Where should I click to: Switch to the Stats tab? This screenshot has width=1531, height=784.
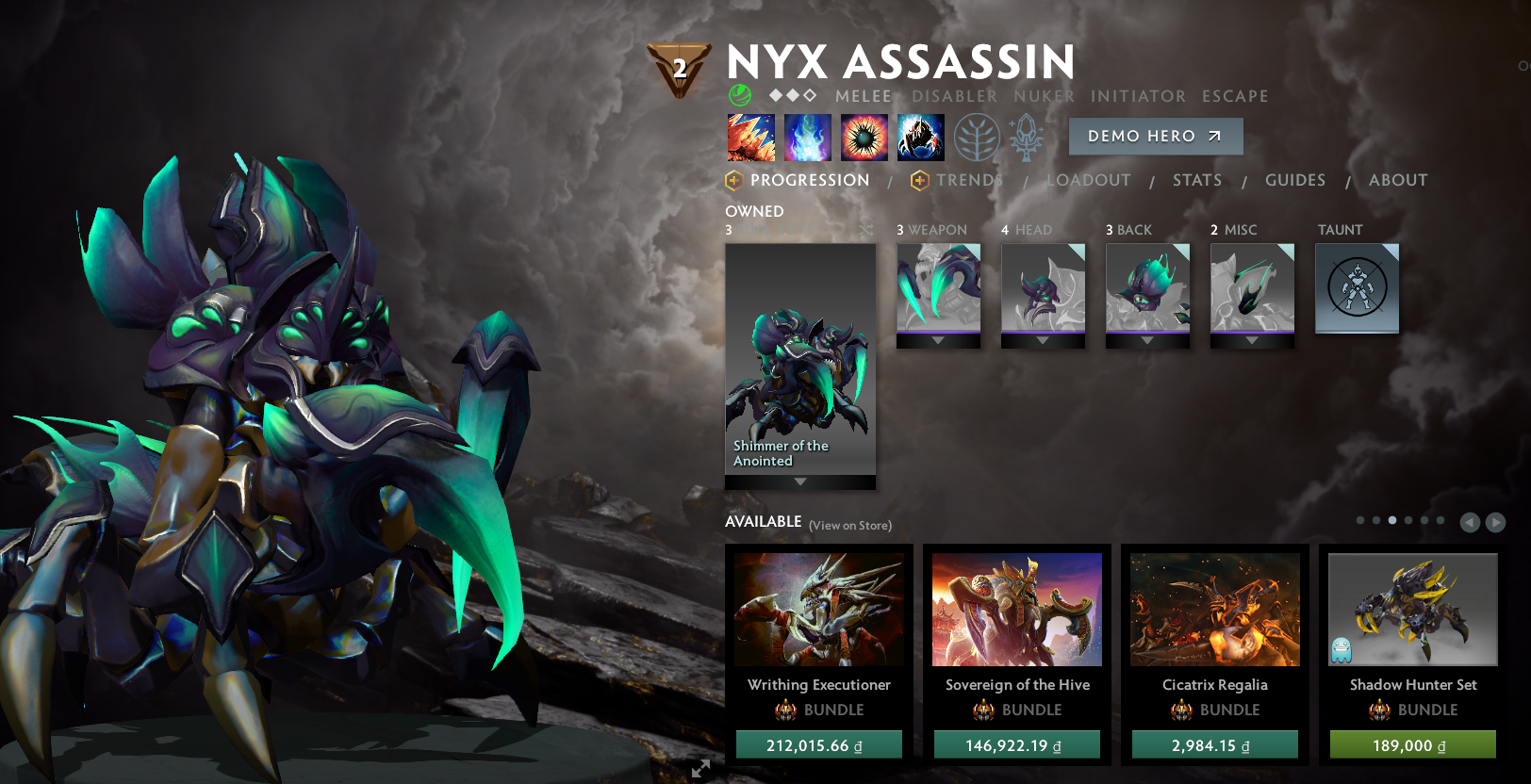[x=1197, y=180]
